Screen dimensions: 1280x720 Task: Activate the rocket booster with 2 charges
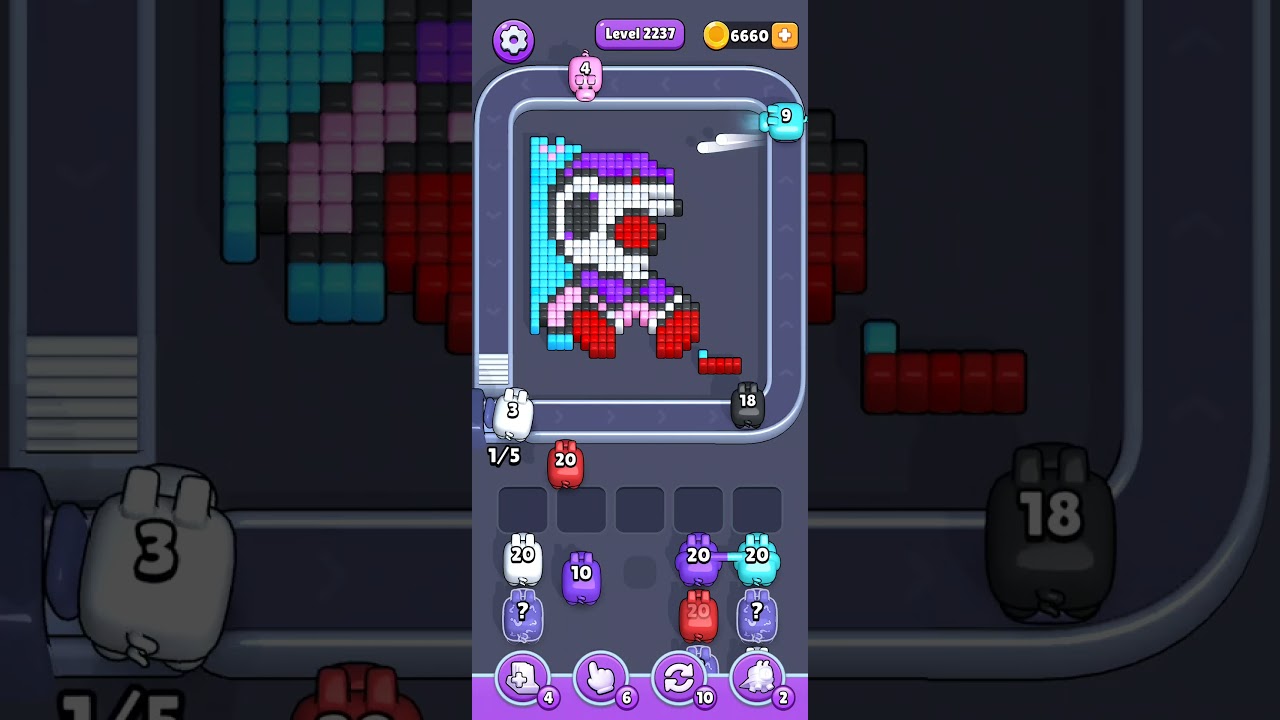758,678
